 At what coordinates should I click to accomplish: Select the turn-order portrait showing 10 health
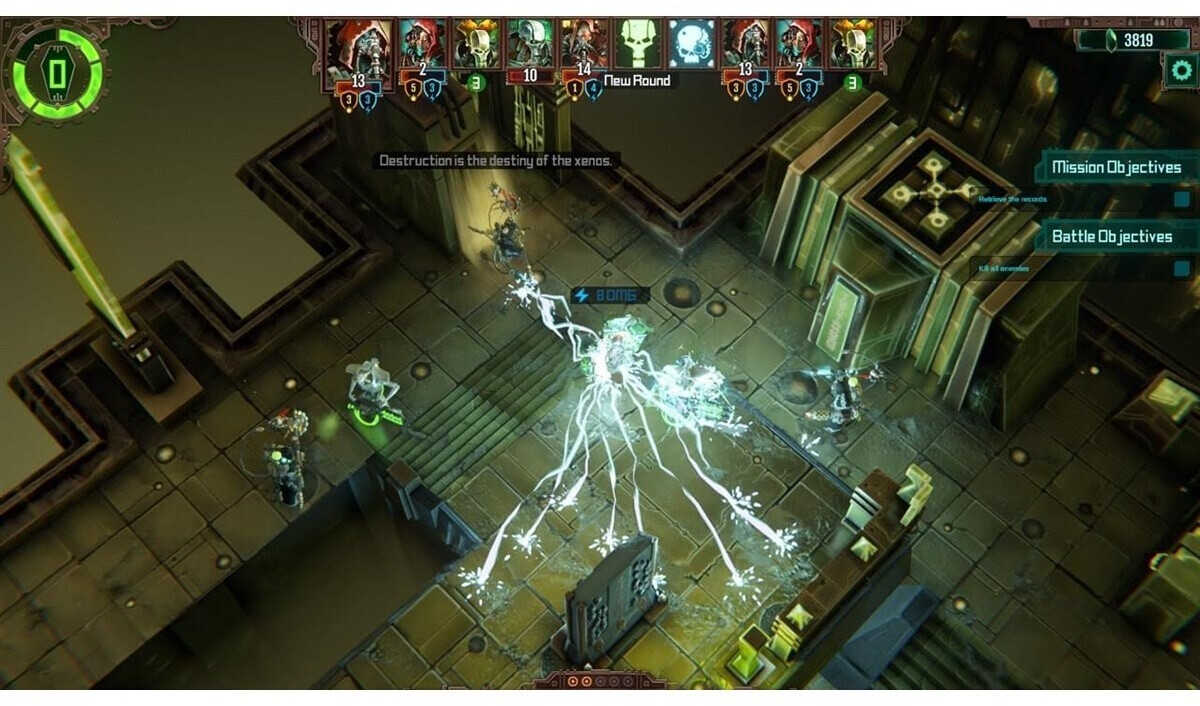[530, 44]
